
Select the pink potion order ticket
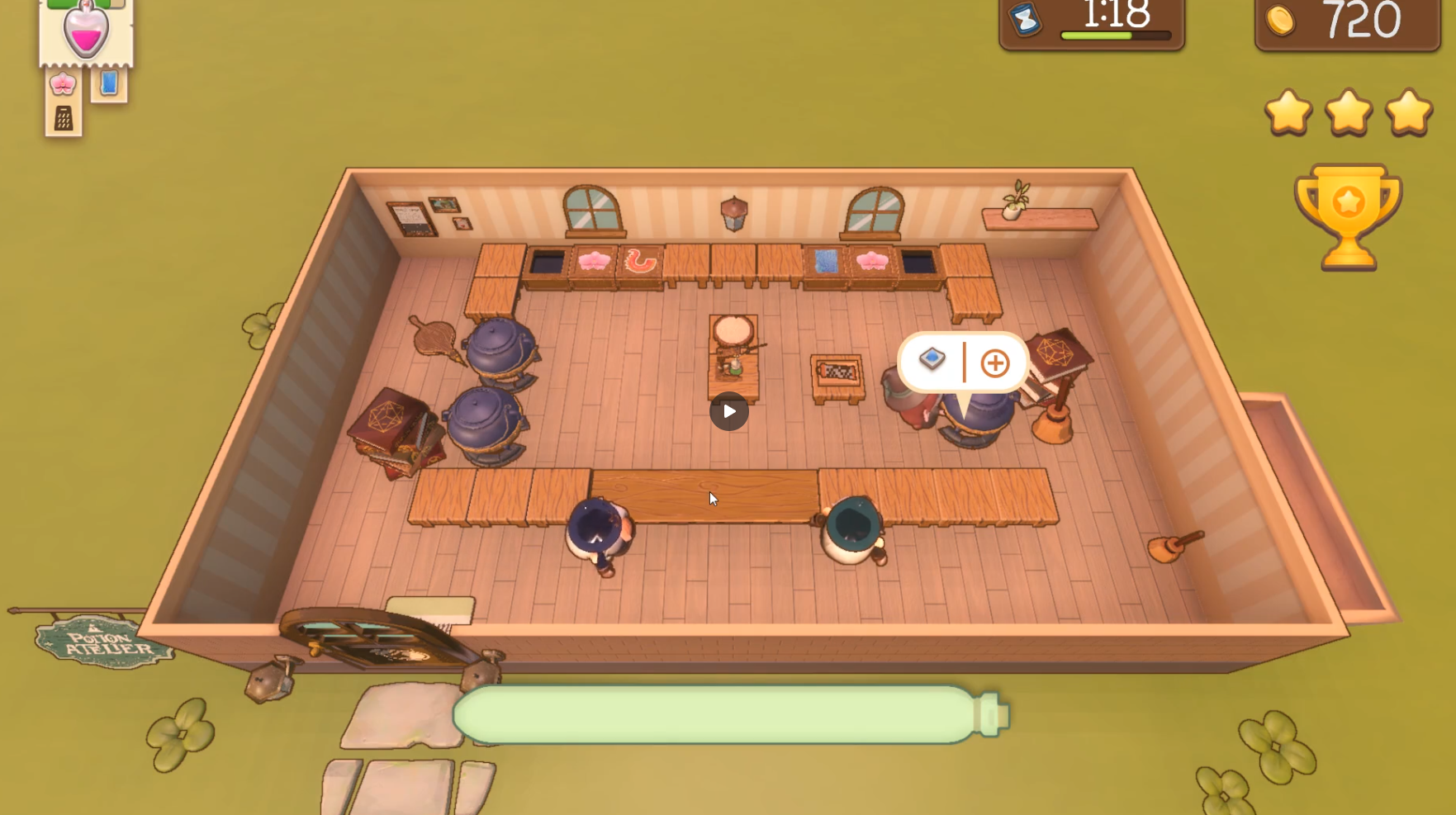pos(86,33)
